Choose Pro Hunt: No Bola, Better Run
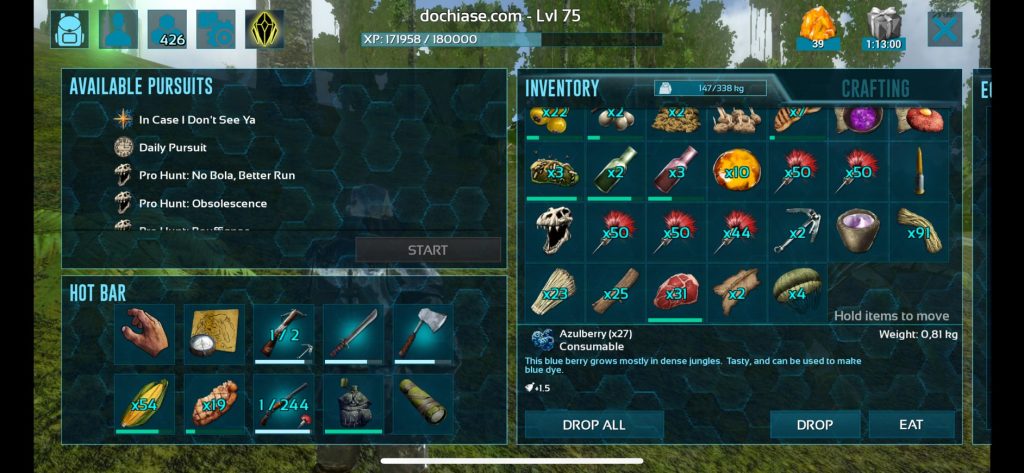The height and width of the screenshot is (473, 1024). (216, 175)
